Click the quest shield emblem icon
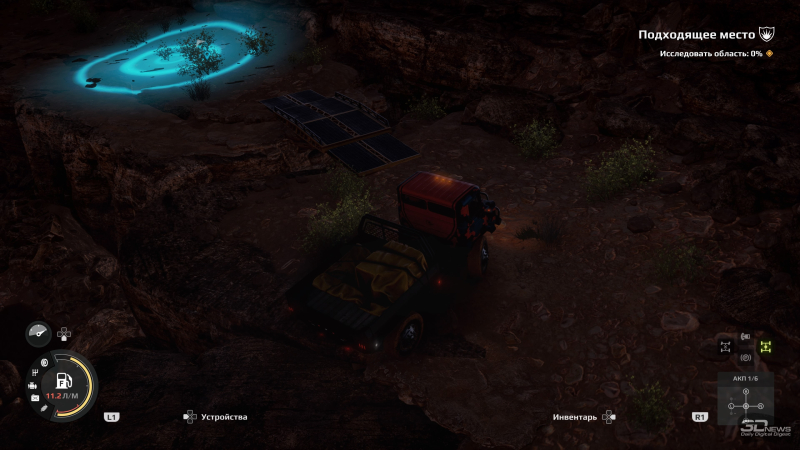The width and height of the screenshot is (800, 450). click(767, 34)
